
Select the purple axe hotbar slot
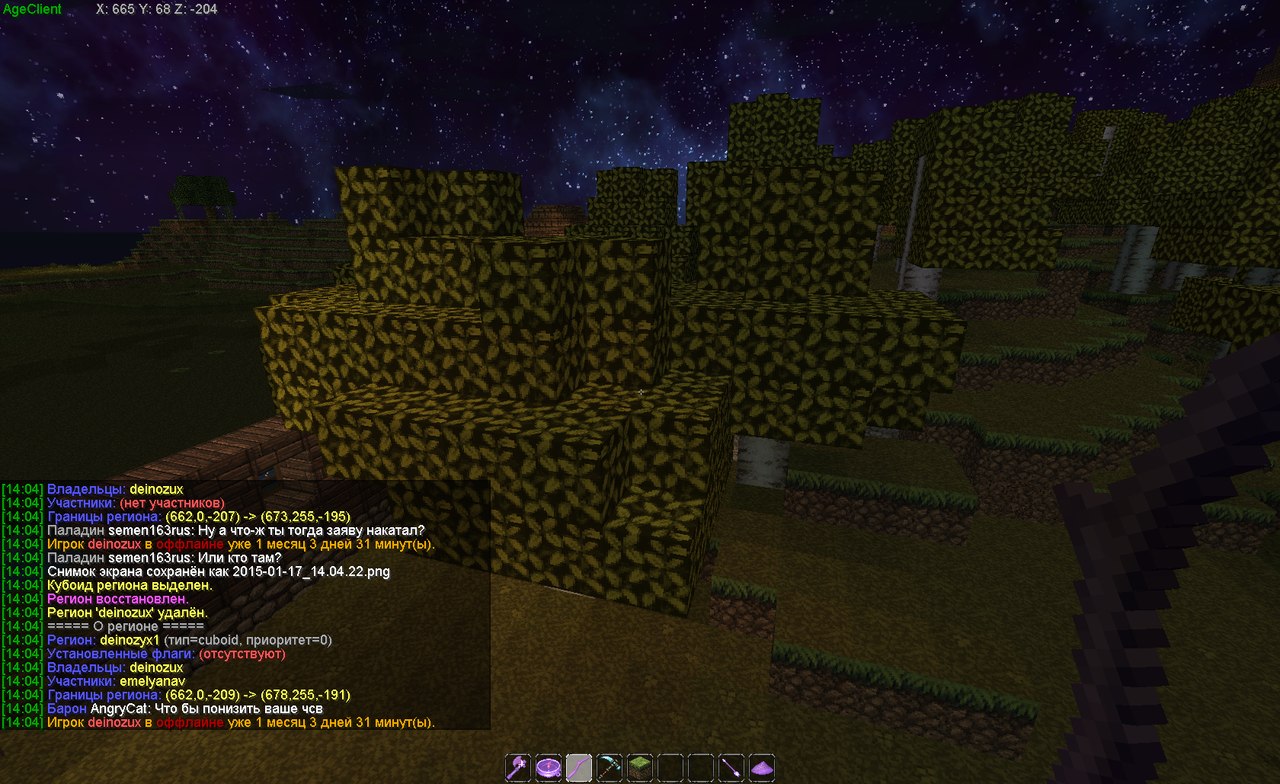point(518,768)
